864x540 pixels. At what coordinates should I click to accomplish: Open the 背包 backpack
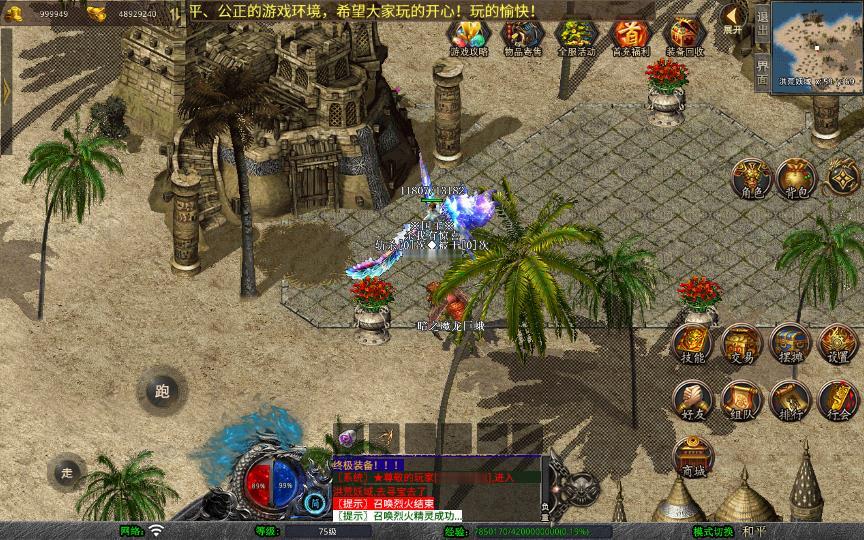[x=796, y=178]
